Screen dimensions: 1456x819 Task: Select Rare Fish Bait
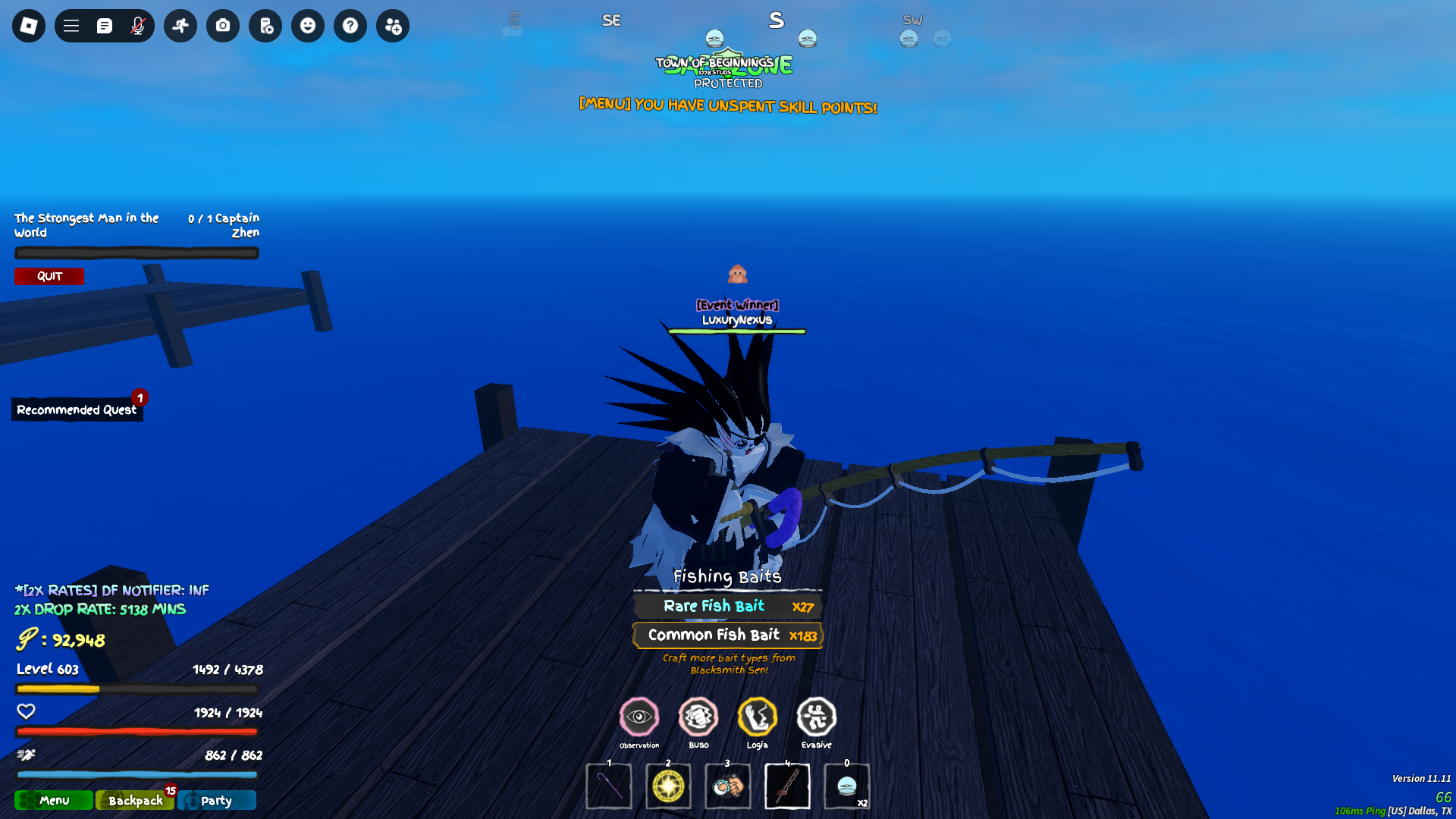point(728,606)
